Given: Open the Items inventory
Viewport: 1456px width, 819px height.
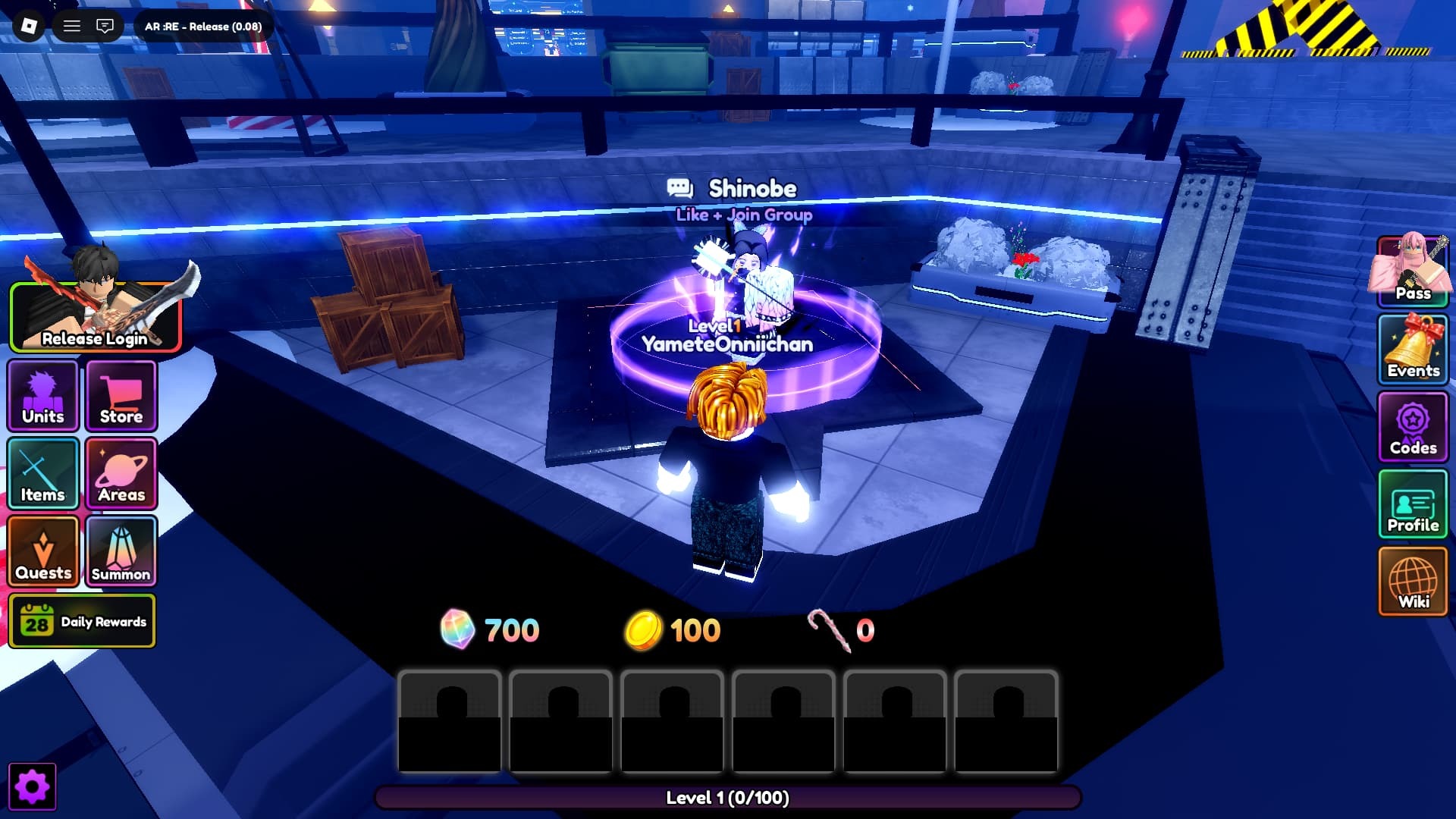Looking at the screenshot, I should pos(43,473).
